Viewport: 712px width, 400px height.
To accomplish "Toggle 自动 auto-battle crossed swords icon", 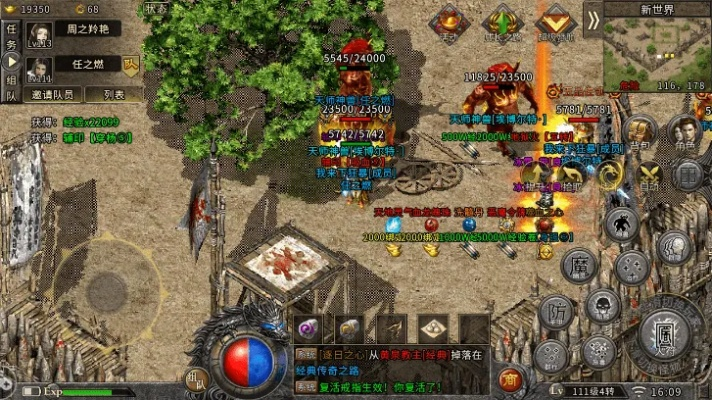I will (649, 176).
